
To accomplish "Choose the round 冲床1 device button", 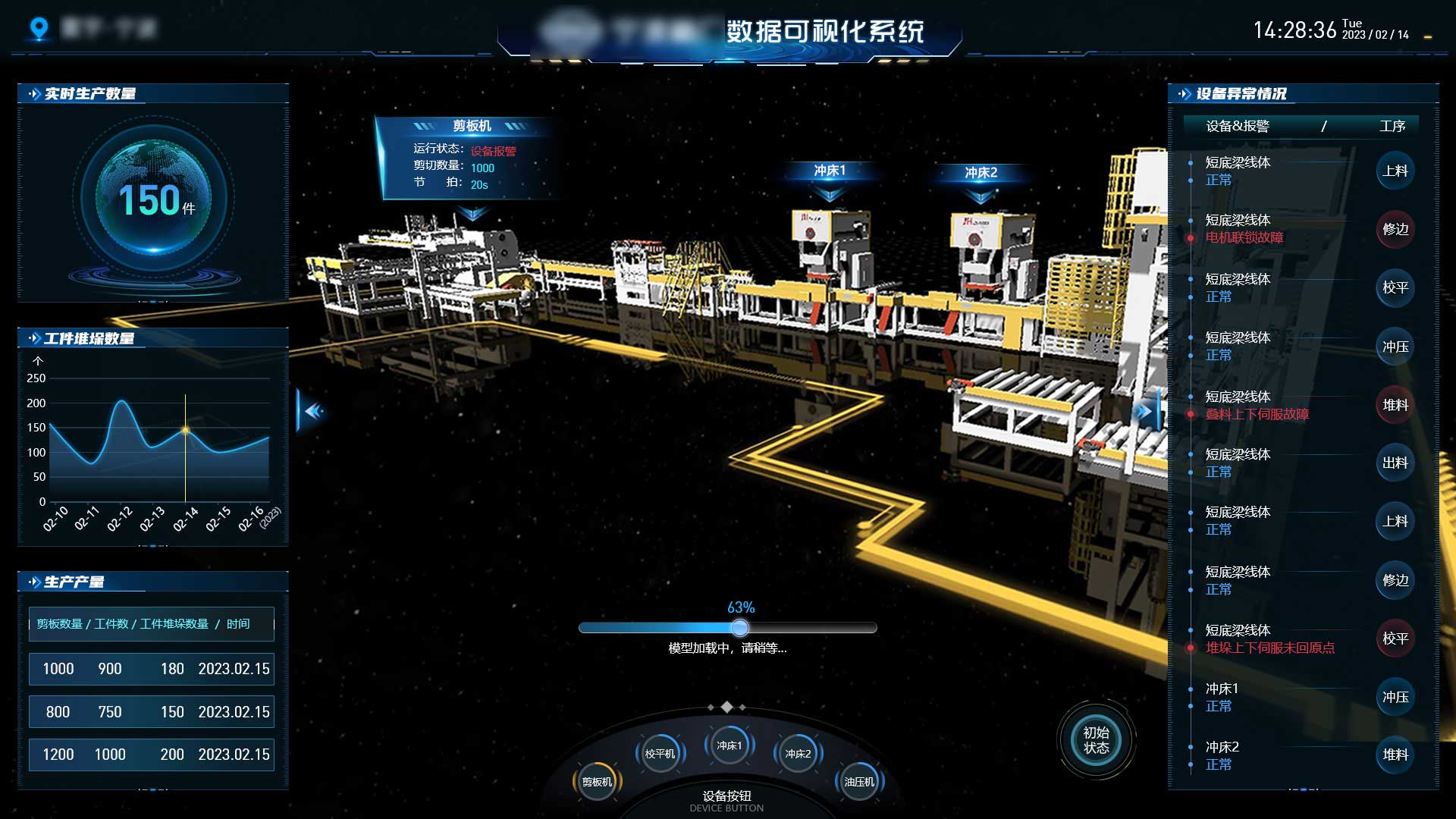I will [729, 745].
